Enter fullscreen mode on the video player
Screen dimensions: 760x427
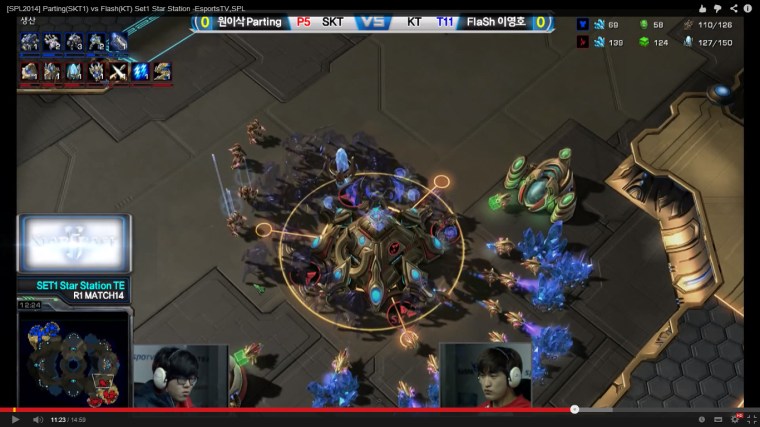click(x=752, y=419)
